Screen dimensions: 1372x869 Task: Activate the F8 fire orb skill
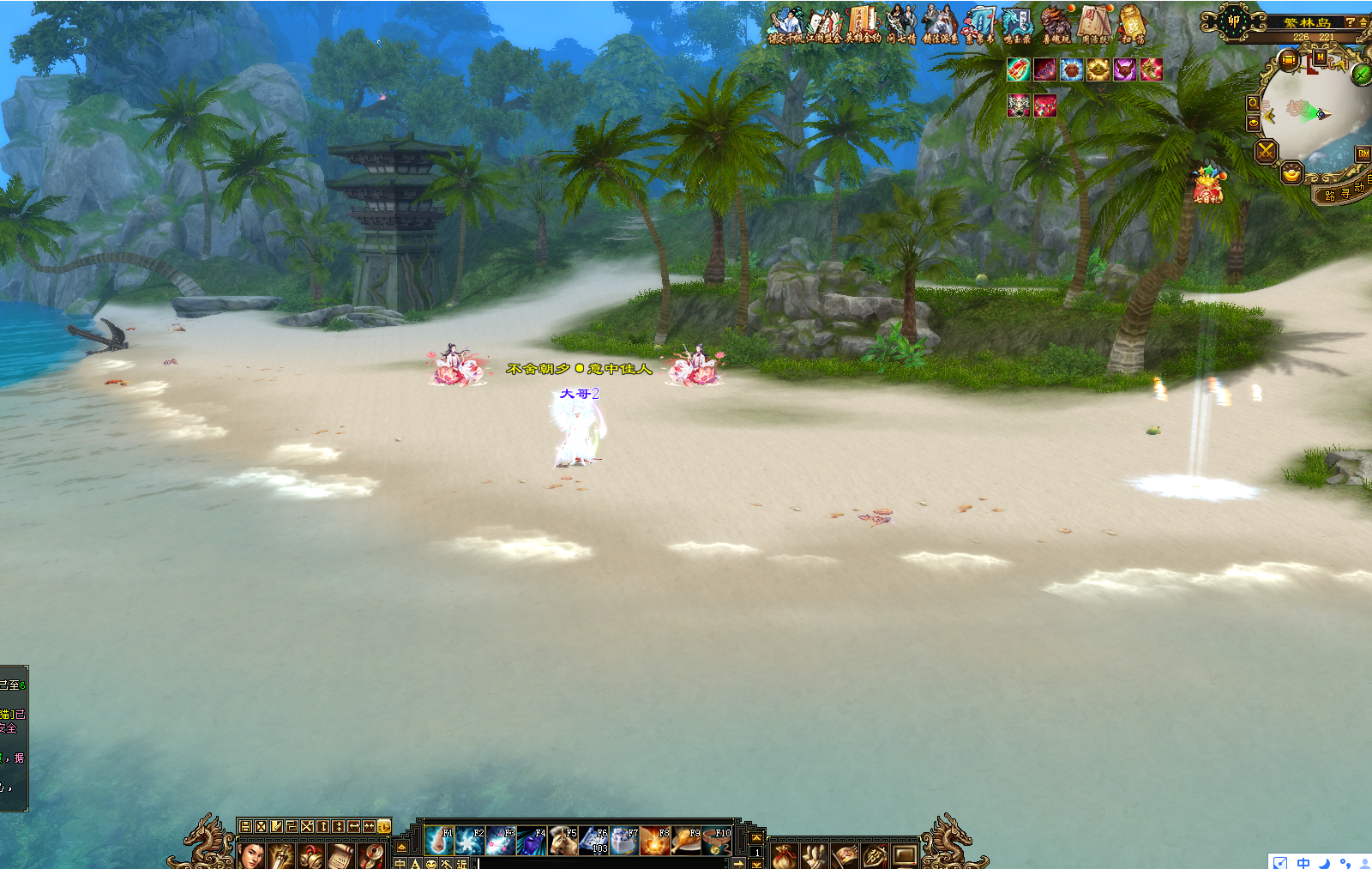[x=656, y=842]
